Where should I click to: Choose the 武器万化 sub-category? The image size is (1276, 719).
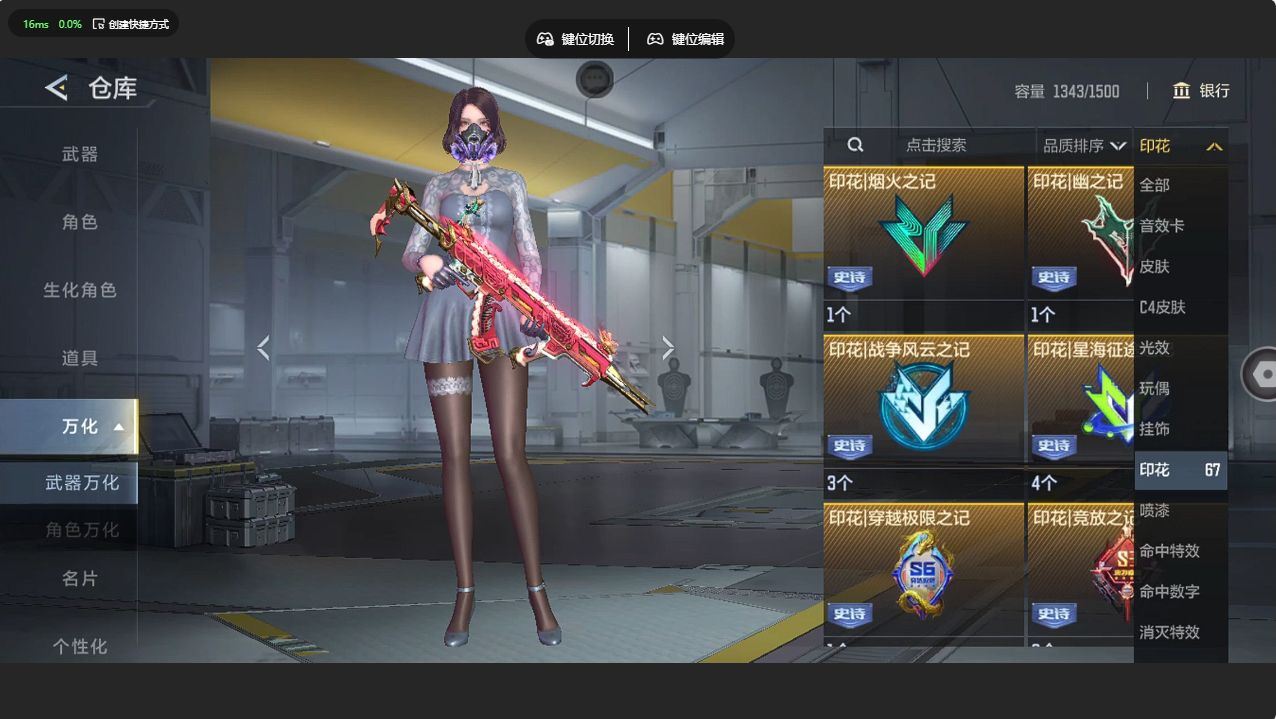coord(82,483)
